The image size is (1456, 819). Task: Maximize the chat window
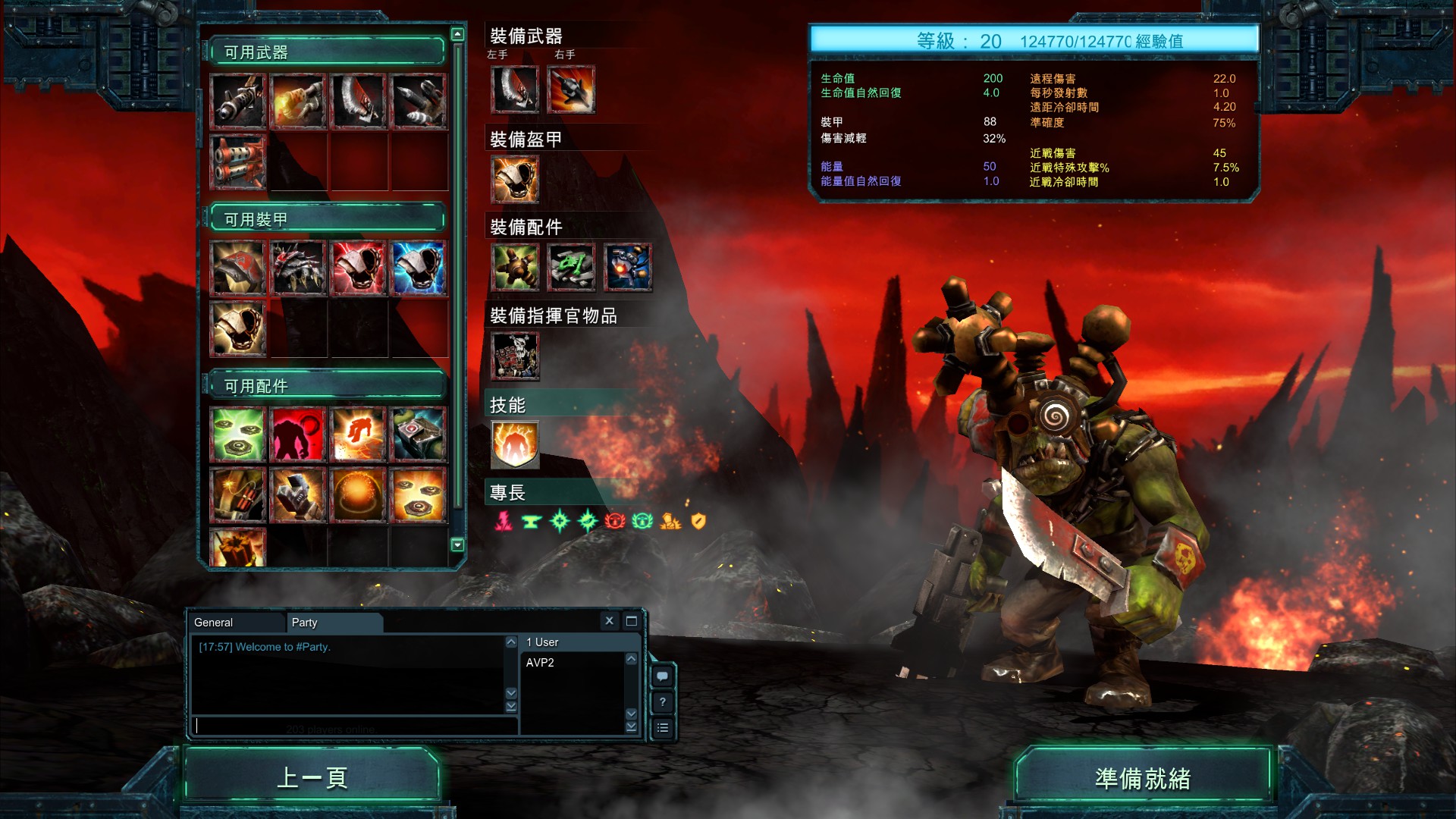point(631,621)
